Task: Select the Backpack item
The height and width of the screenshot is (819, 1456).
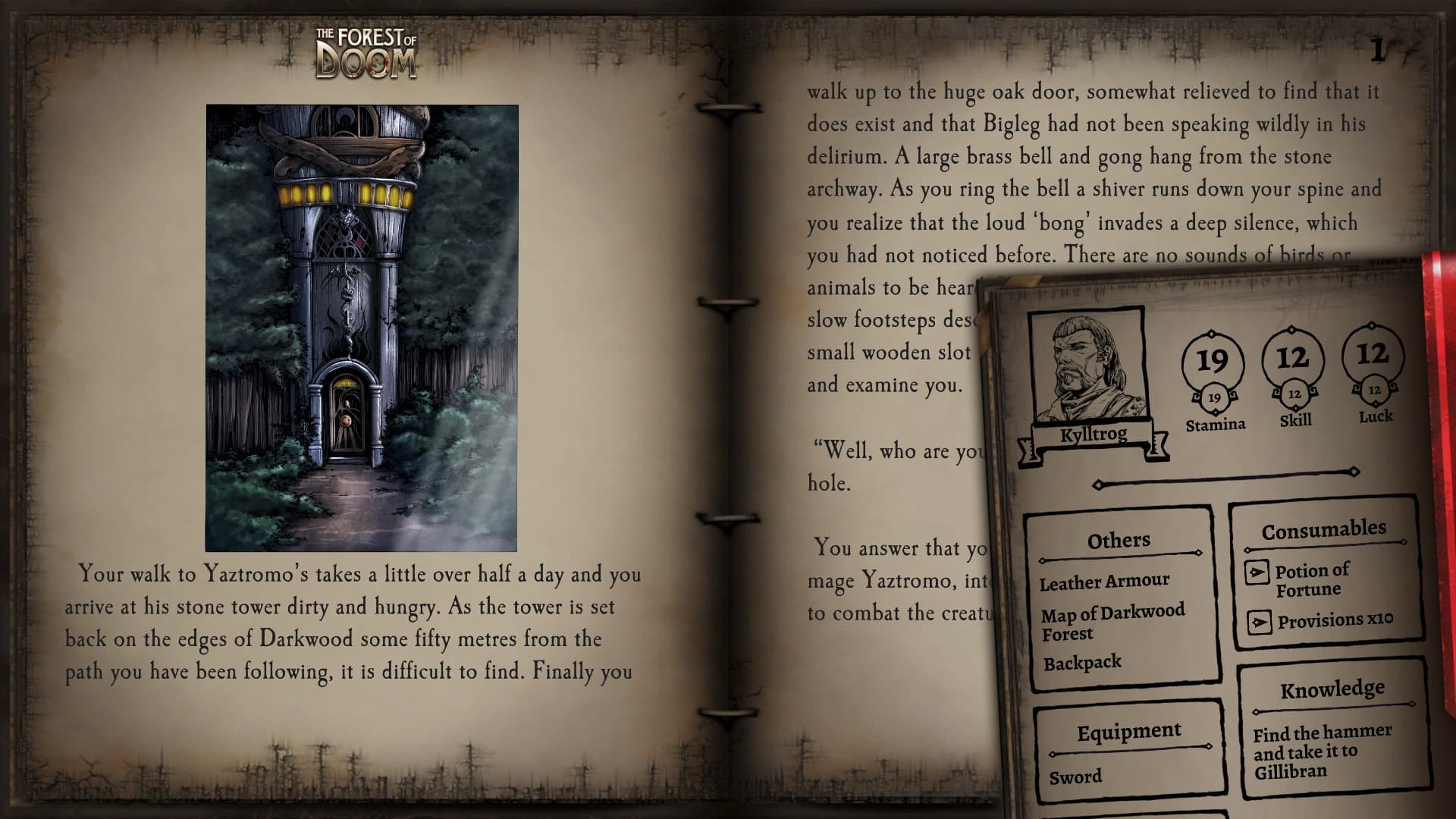Action: click(1082, 661)
